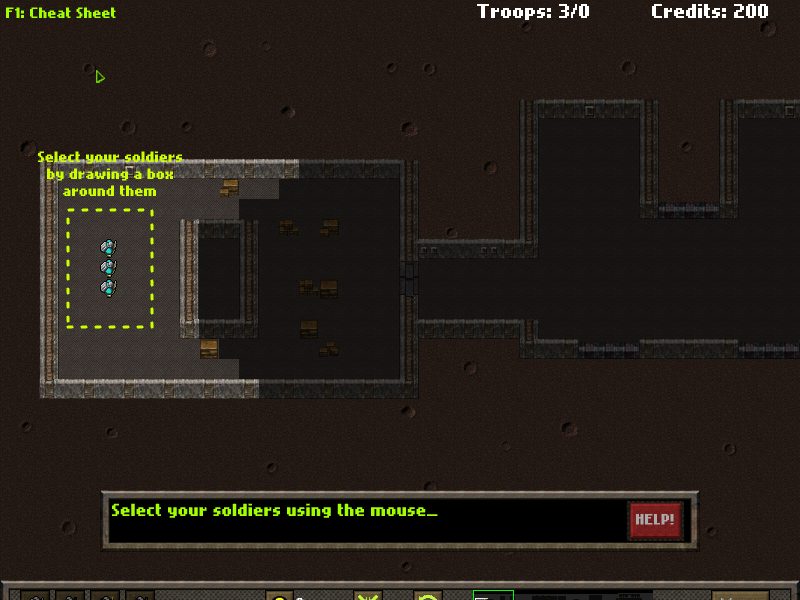
Task: Select the middle soldier of the three
Action: (x=108, y=267)
